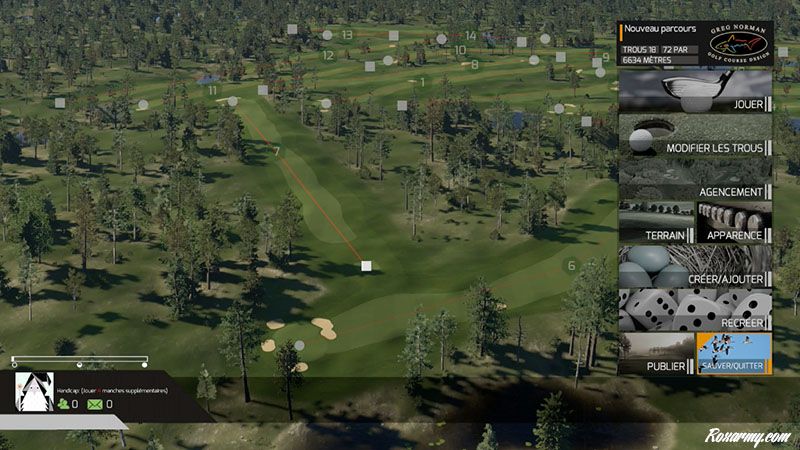Select the JOUER menu tile
Image resolution: width=800 pixels, height=450 pixels.
click(695, 91)
